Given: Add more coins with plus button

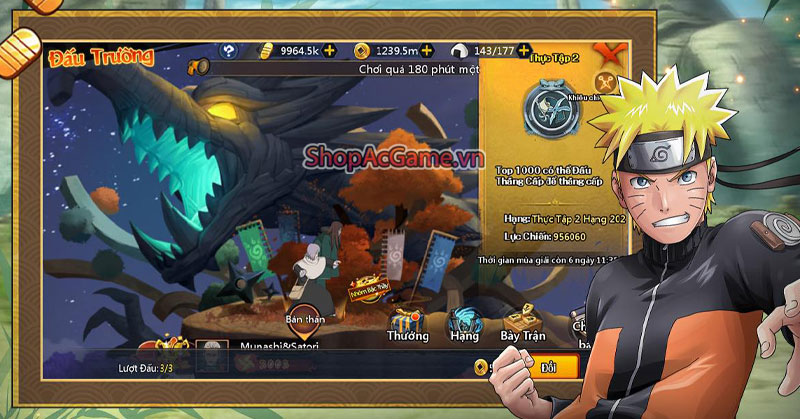Looking at the screenshot, I should click(x=427, y=50).
